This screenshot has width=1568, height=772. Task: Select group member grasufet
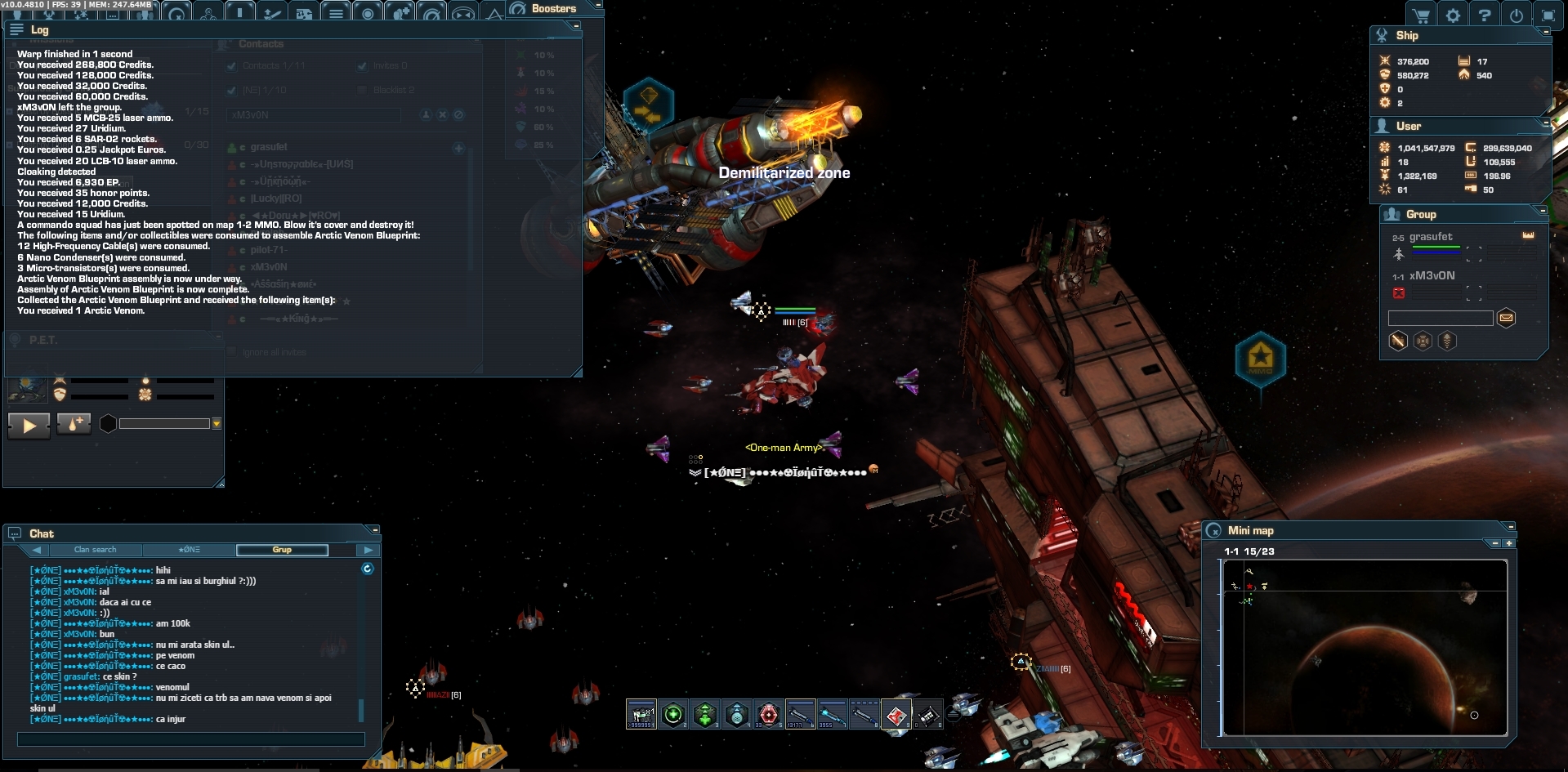tap(1431, 237)
